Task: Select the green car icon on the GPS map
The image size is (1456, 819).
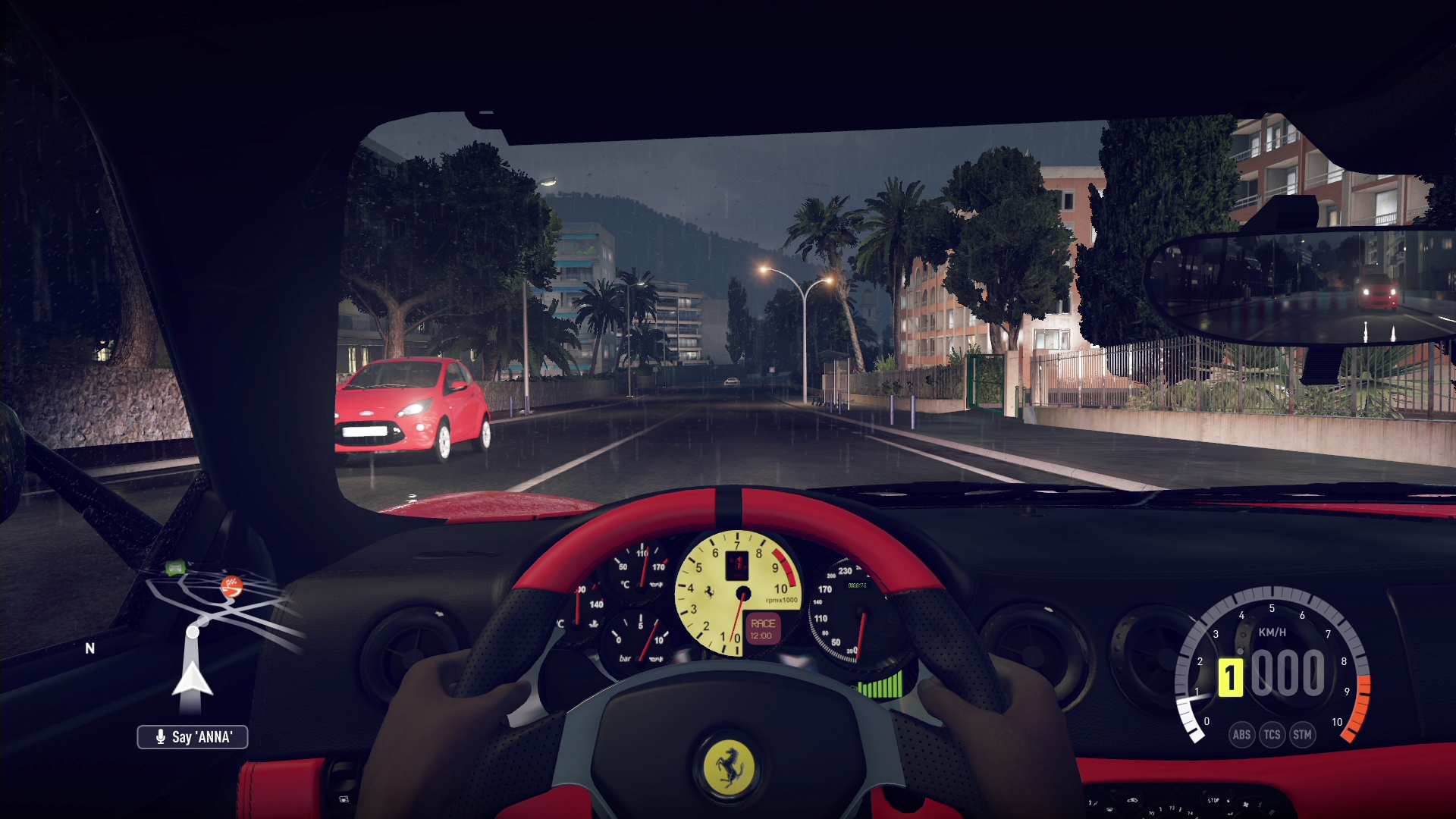Action: (176, 567)
